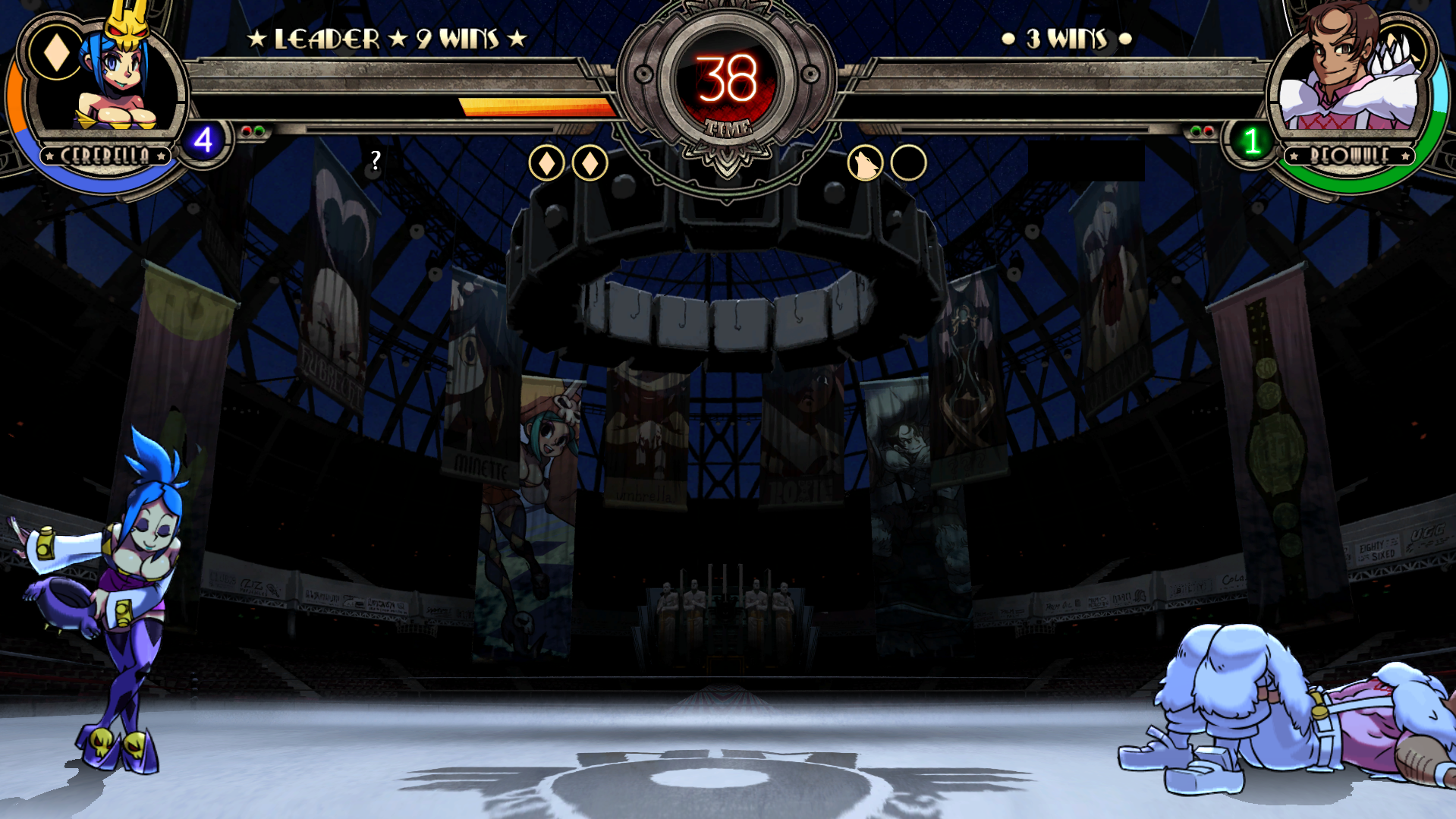This screenshot has height=819, width=1456.
Task: Click the white question mark icon
Action: tap(375, 160)
